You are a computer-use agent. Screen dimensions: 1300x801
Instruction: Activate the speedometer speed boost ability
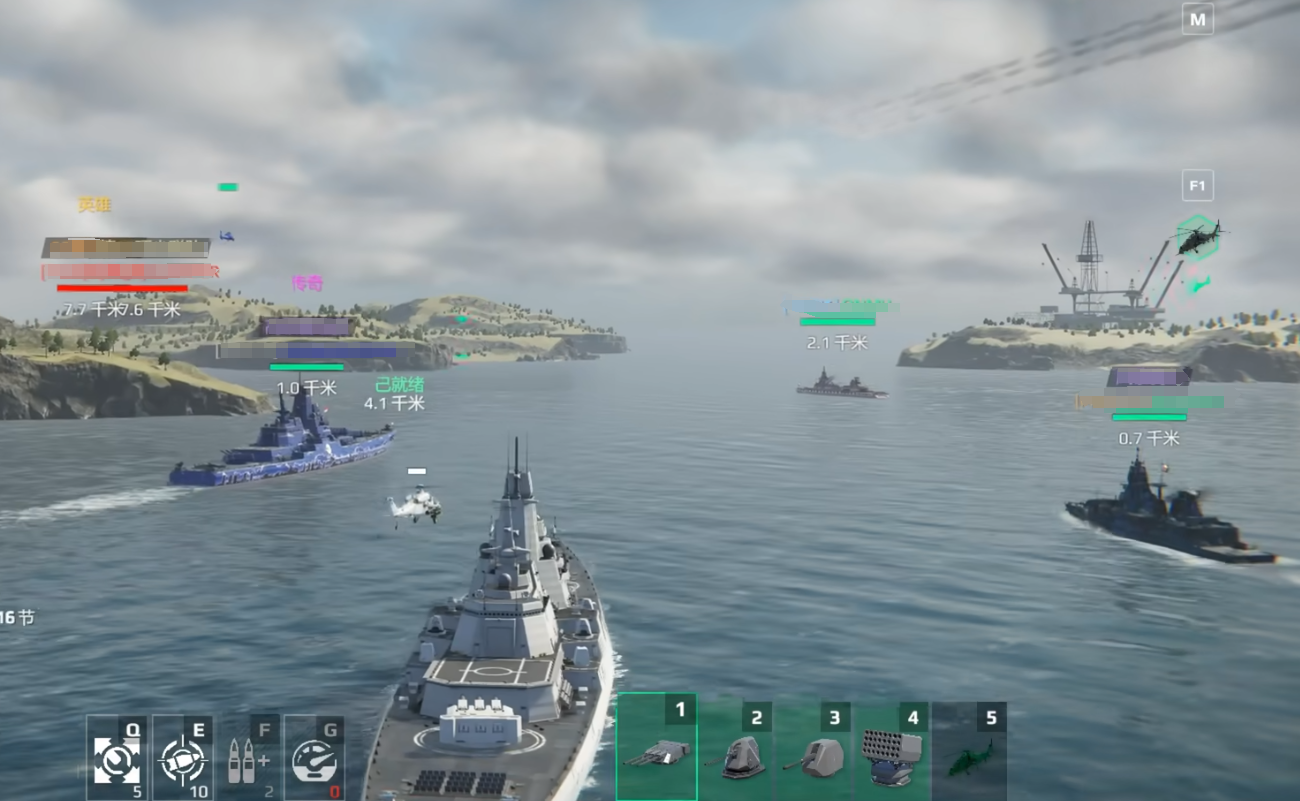pyautogui.click(x=314, y=758)
